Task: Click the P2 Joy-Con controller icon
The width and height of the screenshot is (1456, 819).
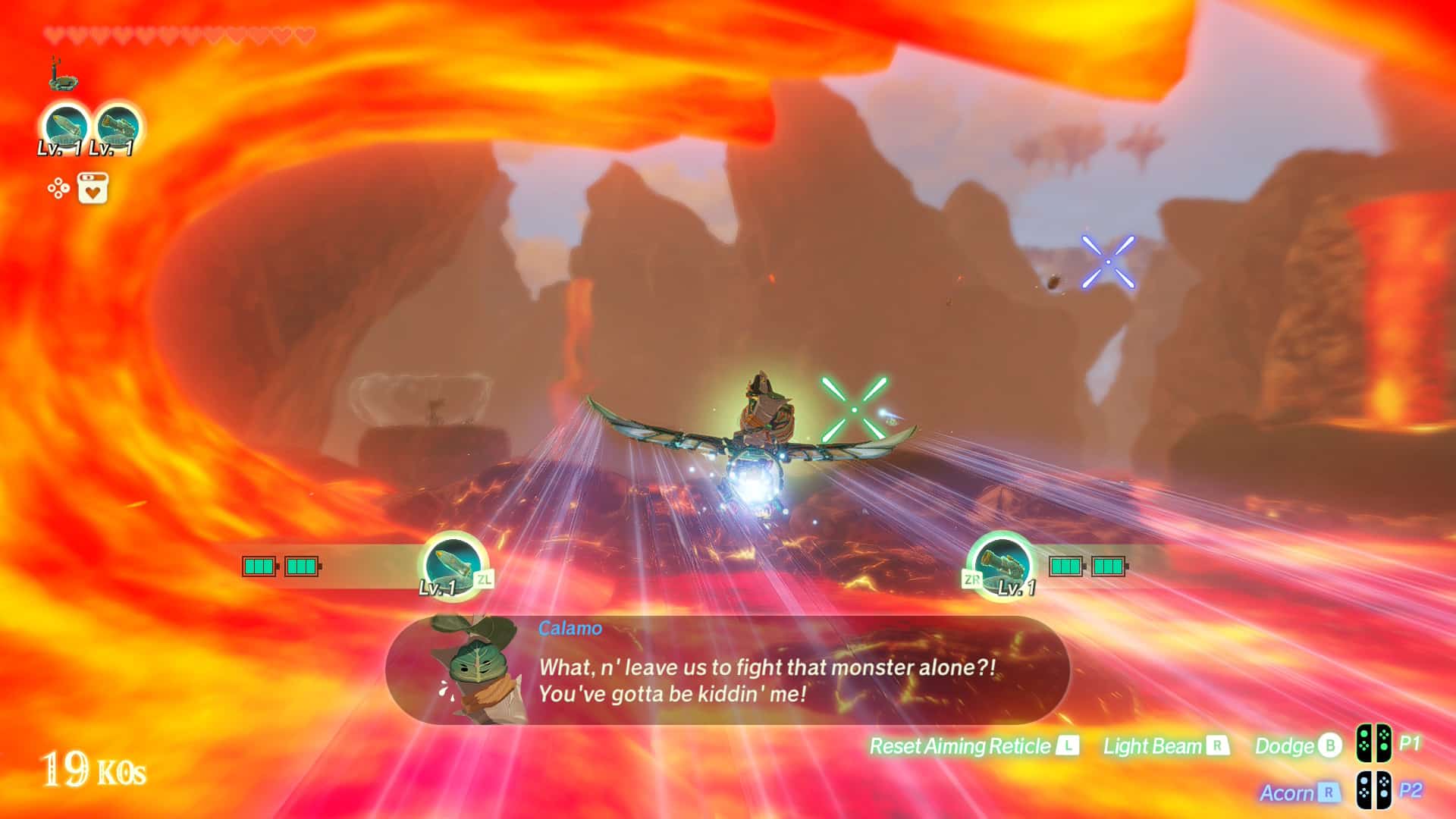Action: pyautogui.click(x=1373, y=790)
